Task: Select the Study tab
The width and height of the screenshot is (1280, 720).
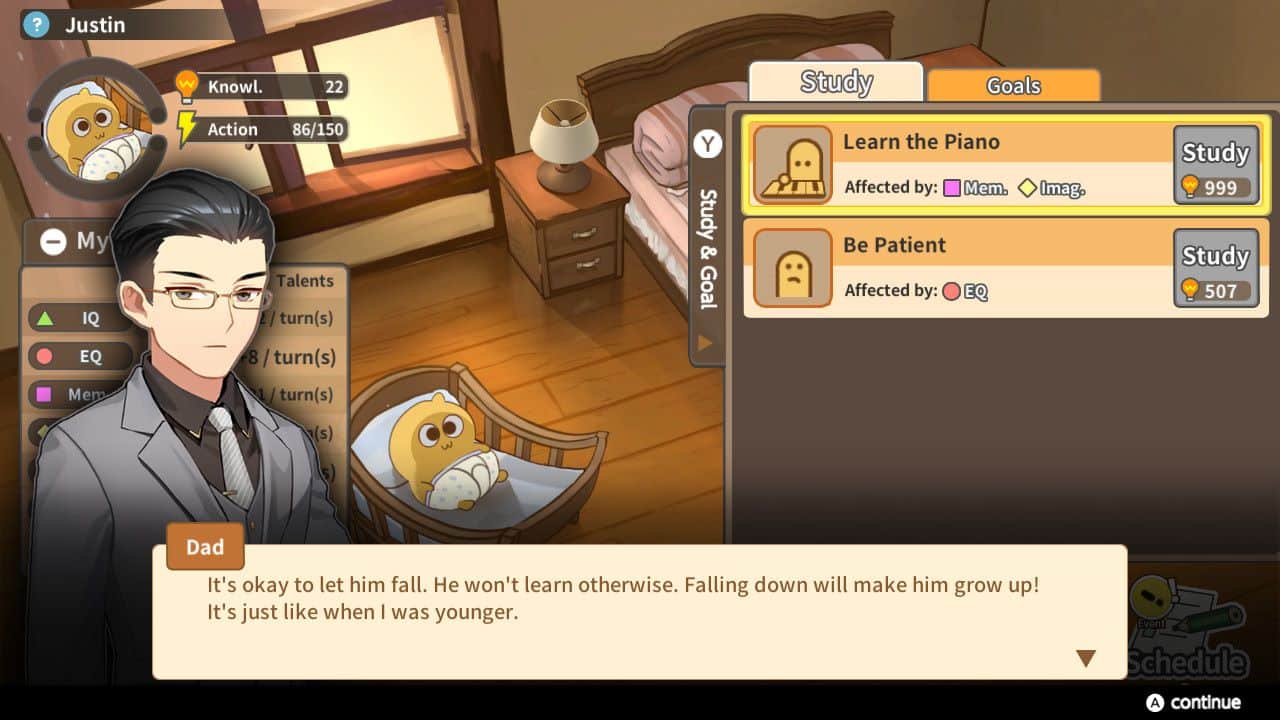Action: point(836,81)
